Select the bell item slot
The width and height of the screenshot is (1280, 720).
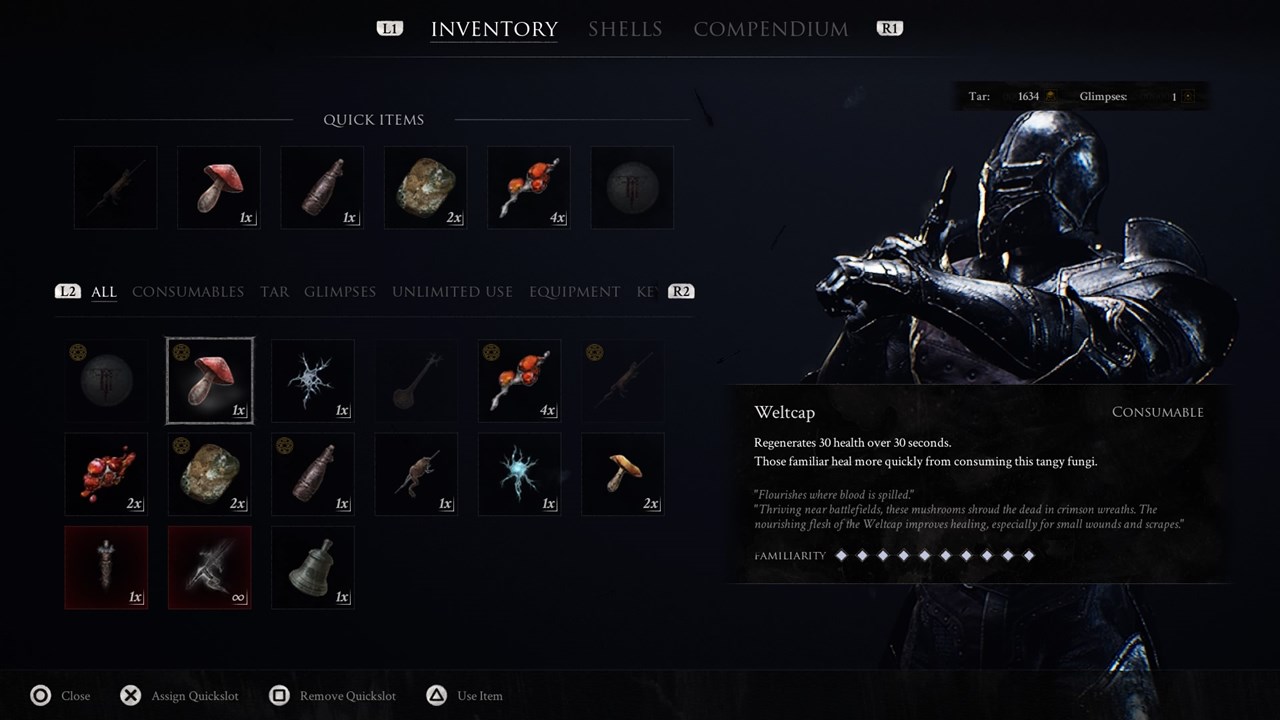click(313, 568)
